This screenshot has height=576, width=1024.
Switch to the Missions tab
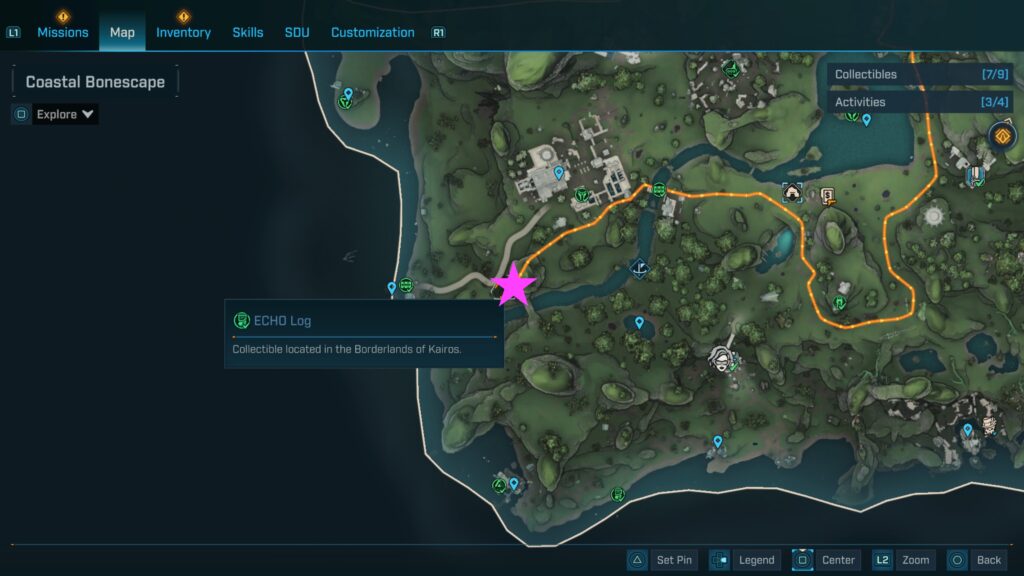click(63, 32)
